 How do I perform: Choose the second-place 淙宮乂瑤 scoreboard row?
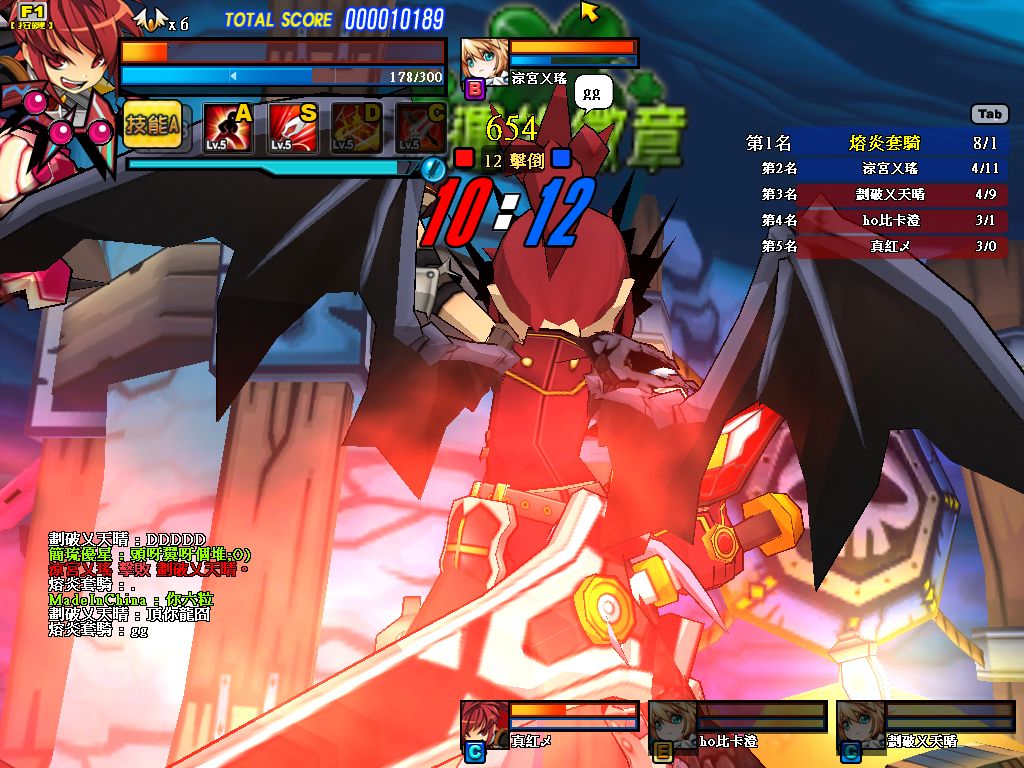click(876, 169)
